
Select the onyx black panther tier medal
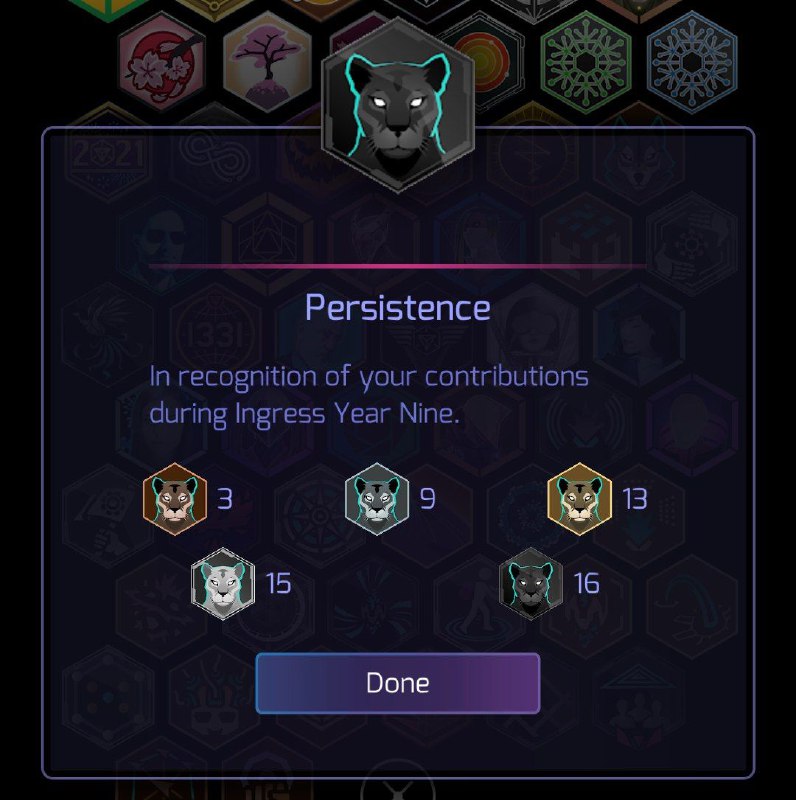point(531,583)
